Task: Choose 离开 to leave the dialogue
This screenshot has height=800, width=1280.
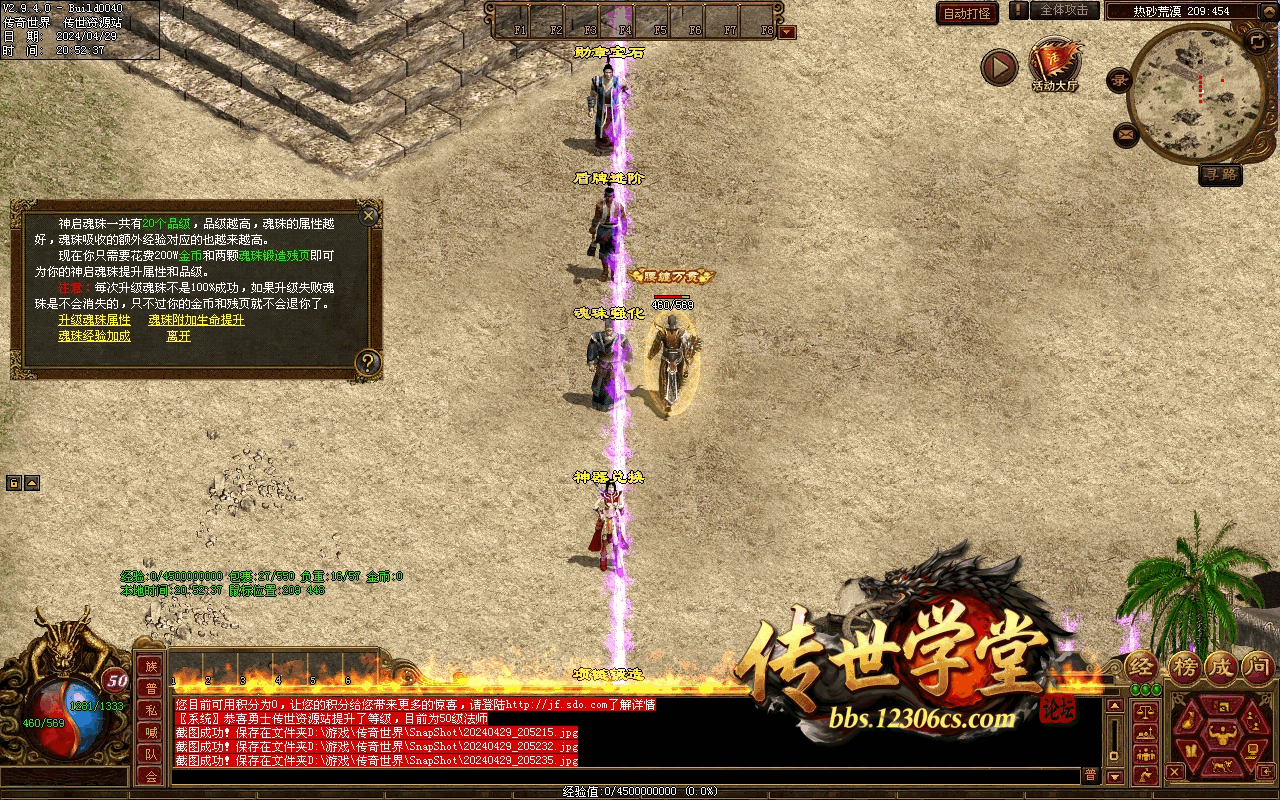Action: pos(179,336)
